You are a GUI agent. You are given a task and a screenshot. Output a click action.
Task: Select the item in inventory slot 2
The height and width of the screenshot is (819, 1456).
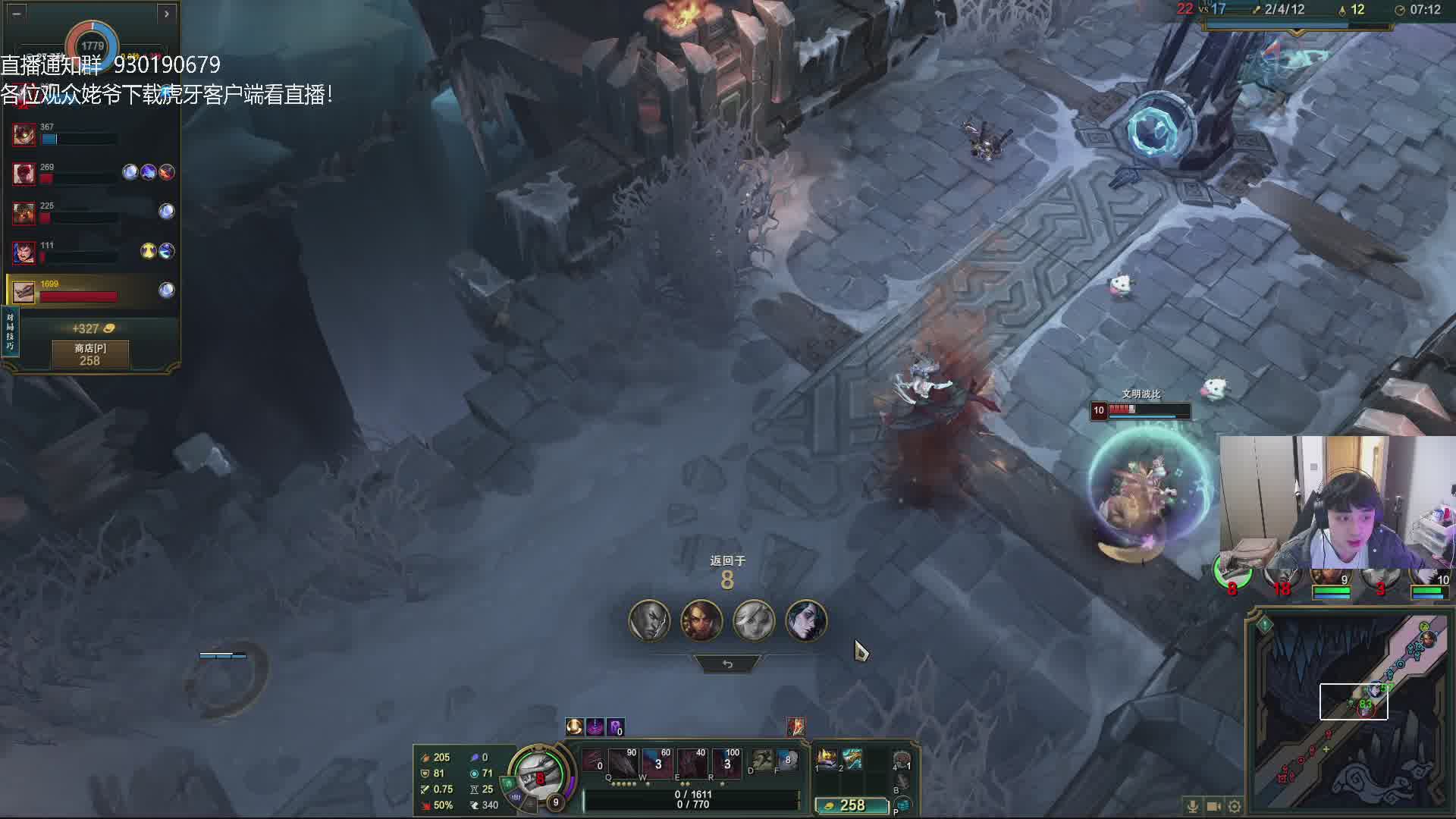click(x=852, y=758)
